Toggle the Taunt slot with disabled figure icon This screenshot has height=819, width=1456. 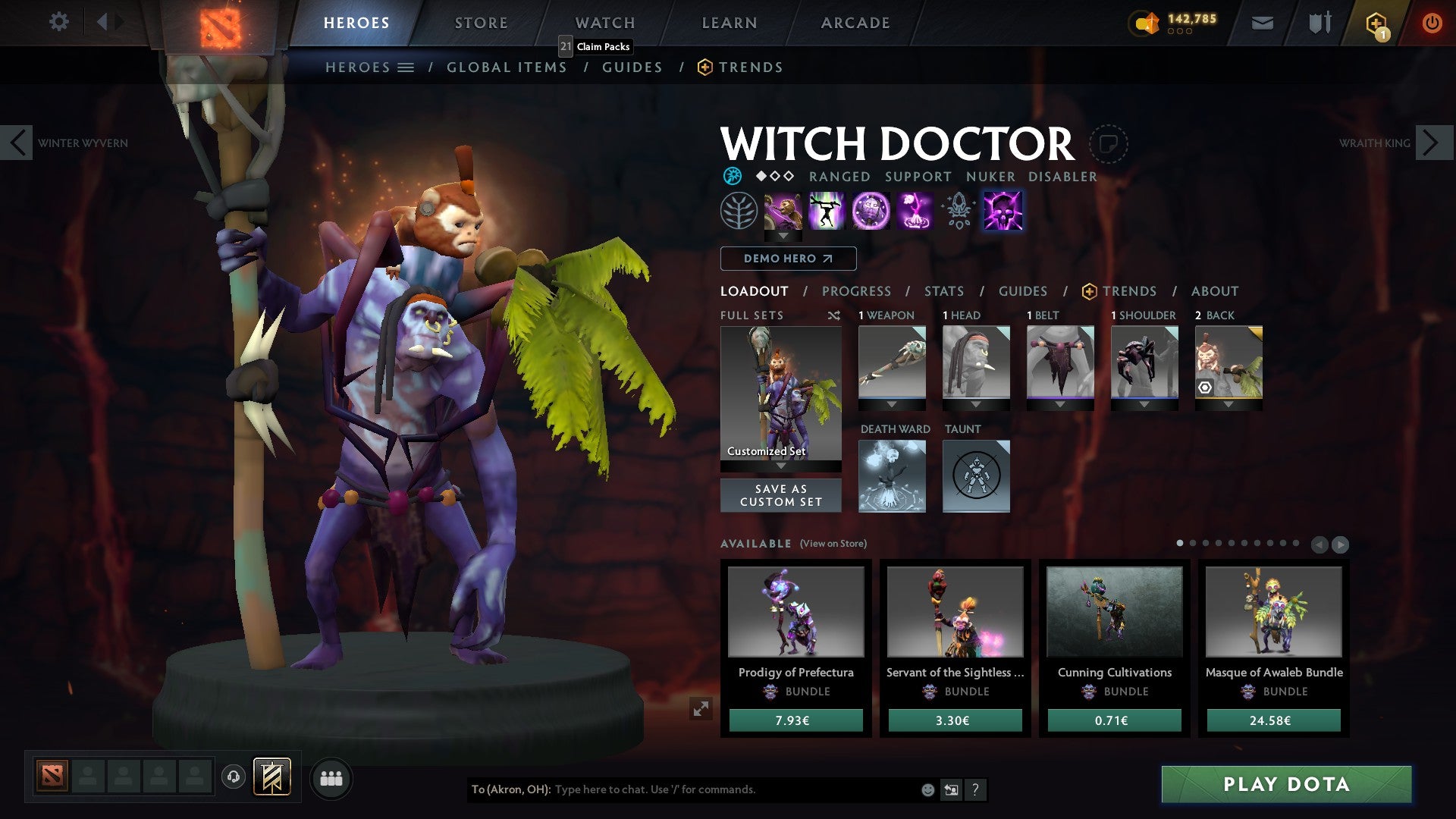pos(976,475)
